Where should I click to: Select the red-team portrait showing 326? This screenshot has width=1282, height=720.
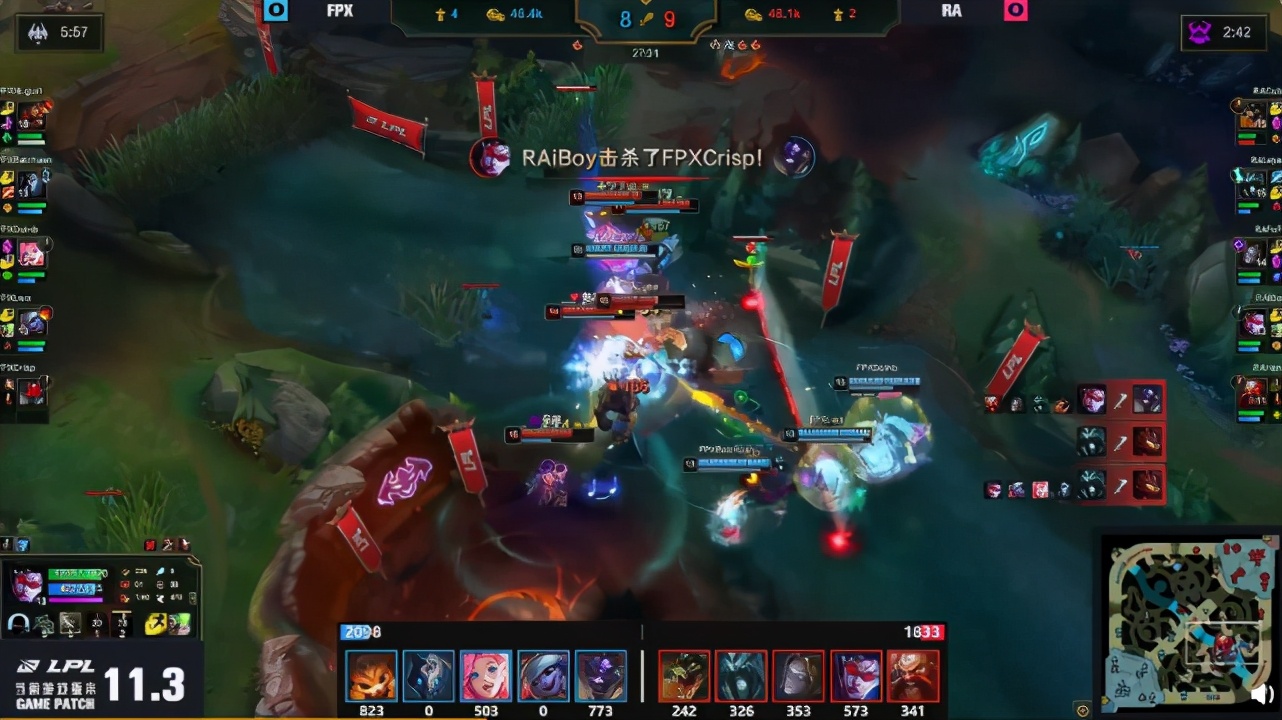coord(742,676)
